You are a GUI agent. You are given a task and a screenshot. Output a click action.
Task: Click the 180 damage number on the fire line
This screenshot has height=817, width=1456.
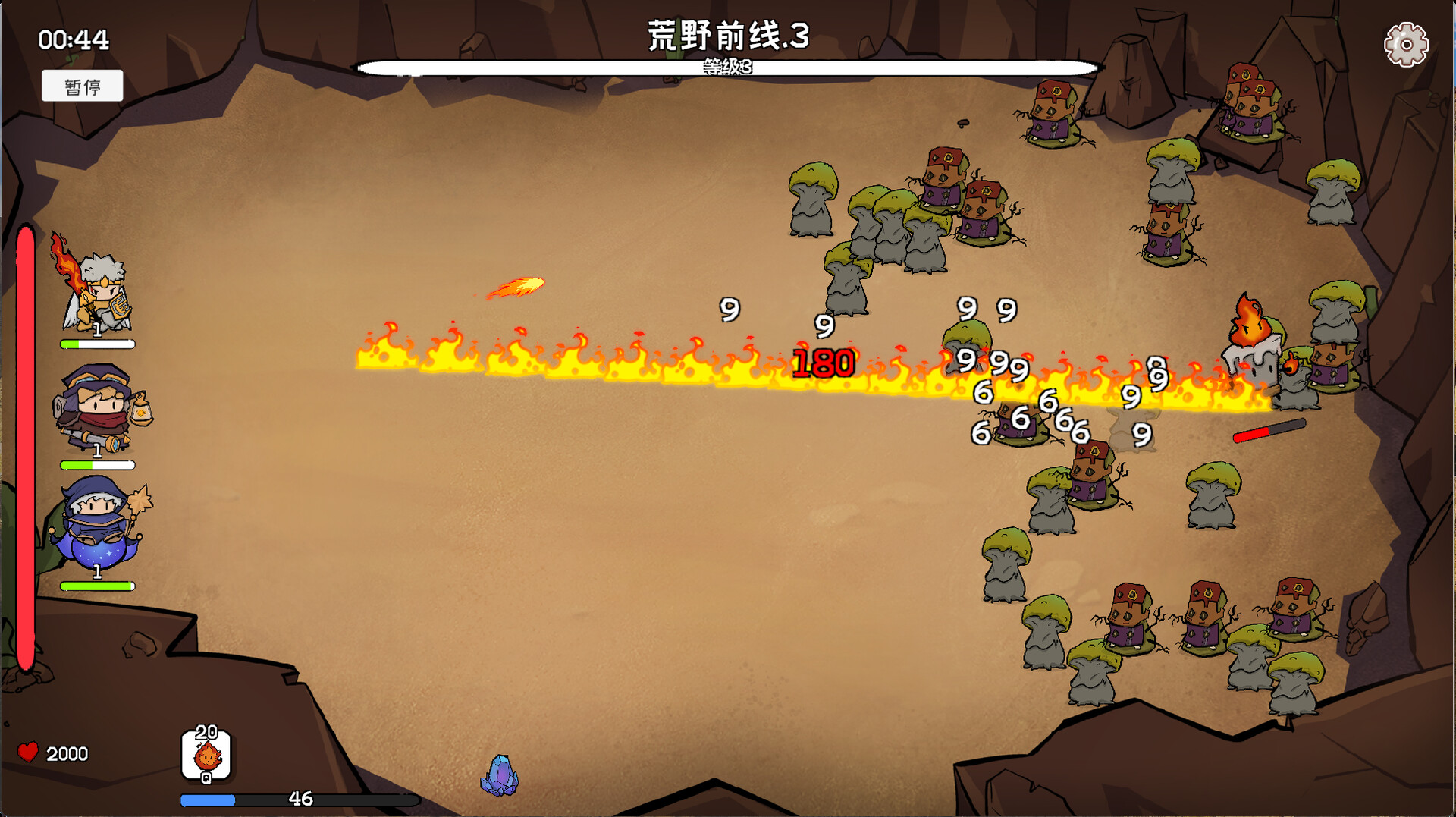(824, 364)
